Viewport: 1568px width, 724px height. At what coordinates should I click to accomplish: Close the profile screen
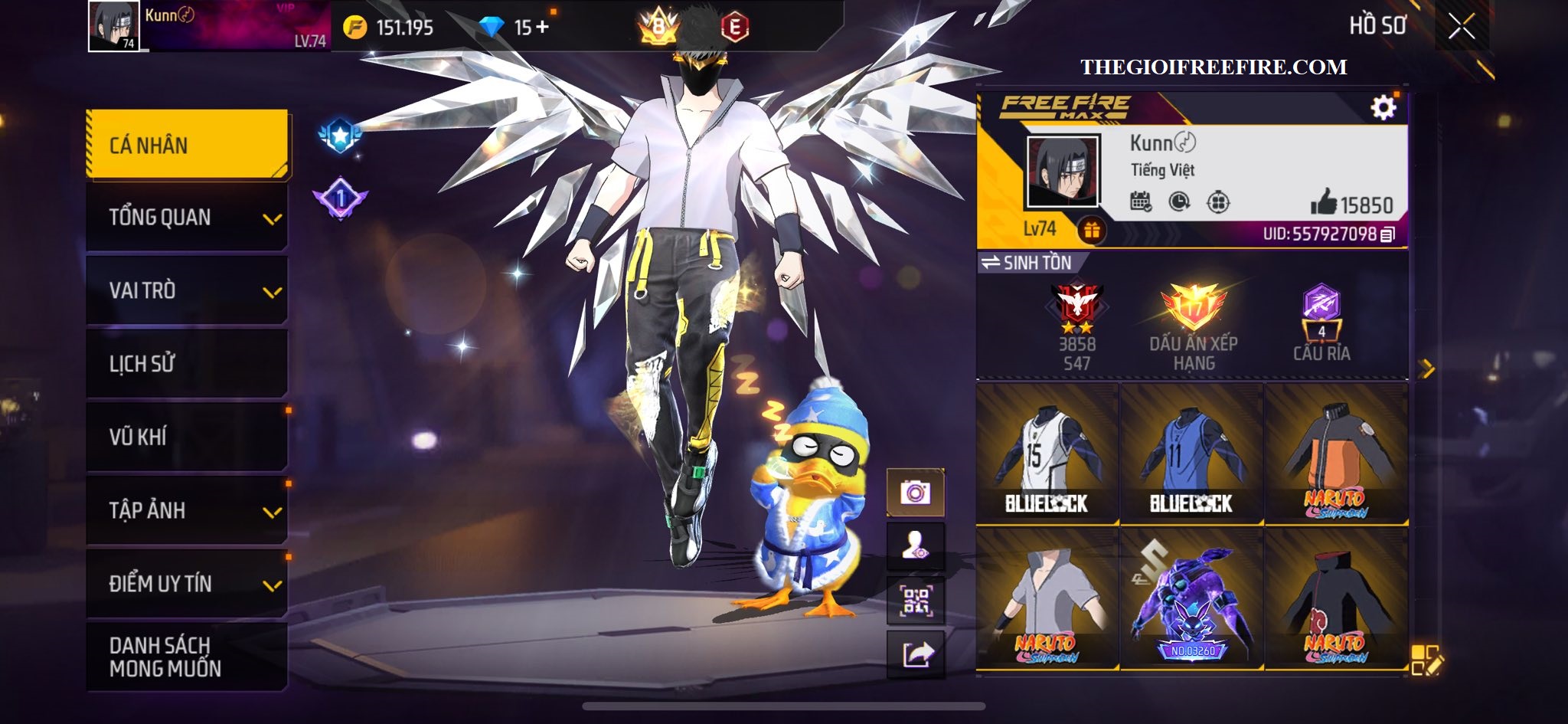click(1461, 28)
